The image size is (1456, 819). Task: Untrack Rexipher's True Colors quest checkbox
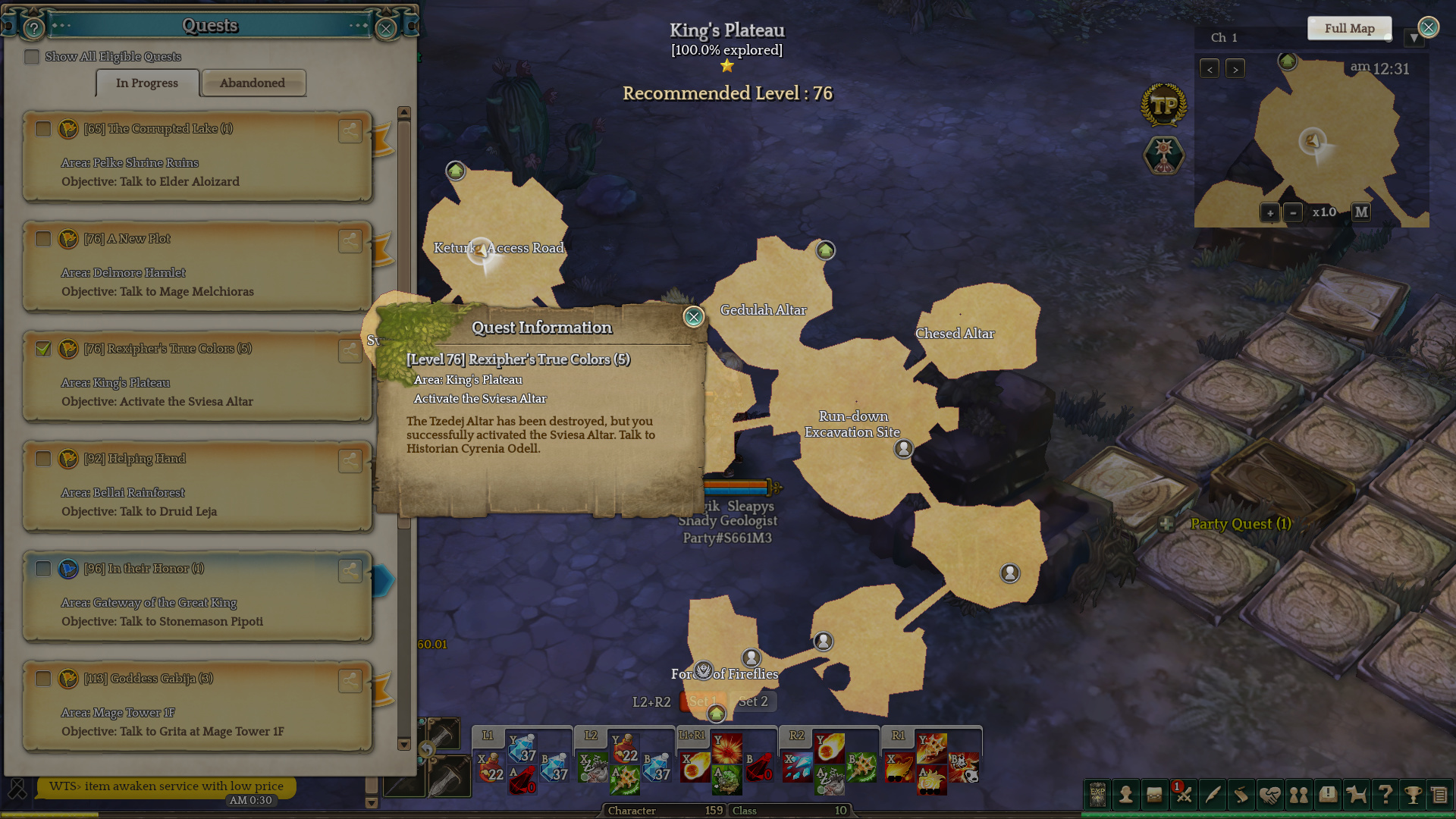(43, 349)
